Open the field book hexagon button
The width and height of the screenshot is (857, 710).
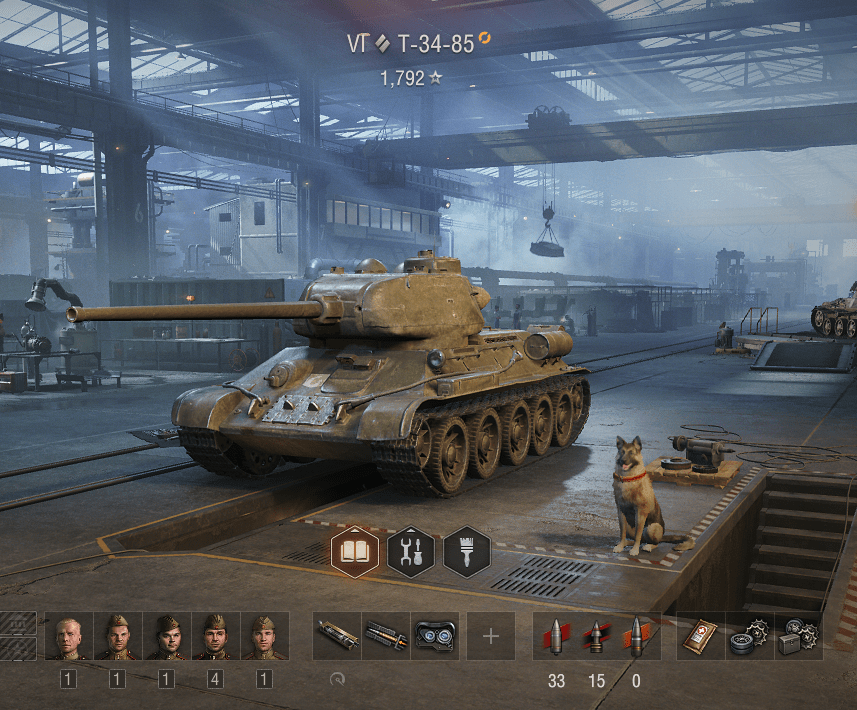click(x=355, y=550)
